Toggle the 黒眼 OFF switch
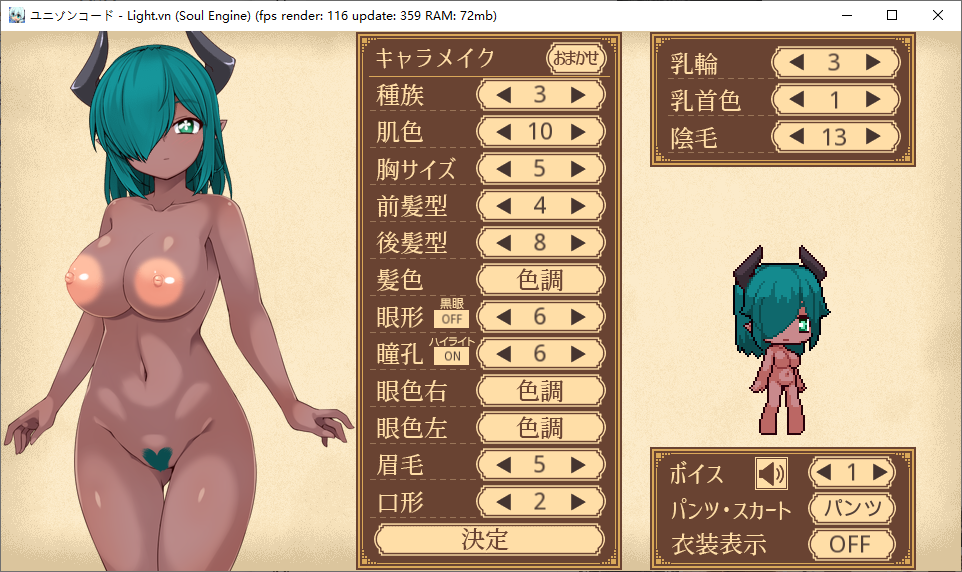 click(451, 319)
